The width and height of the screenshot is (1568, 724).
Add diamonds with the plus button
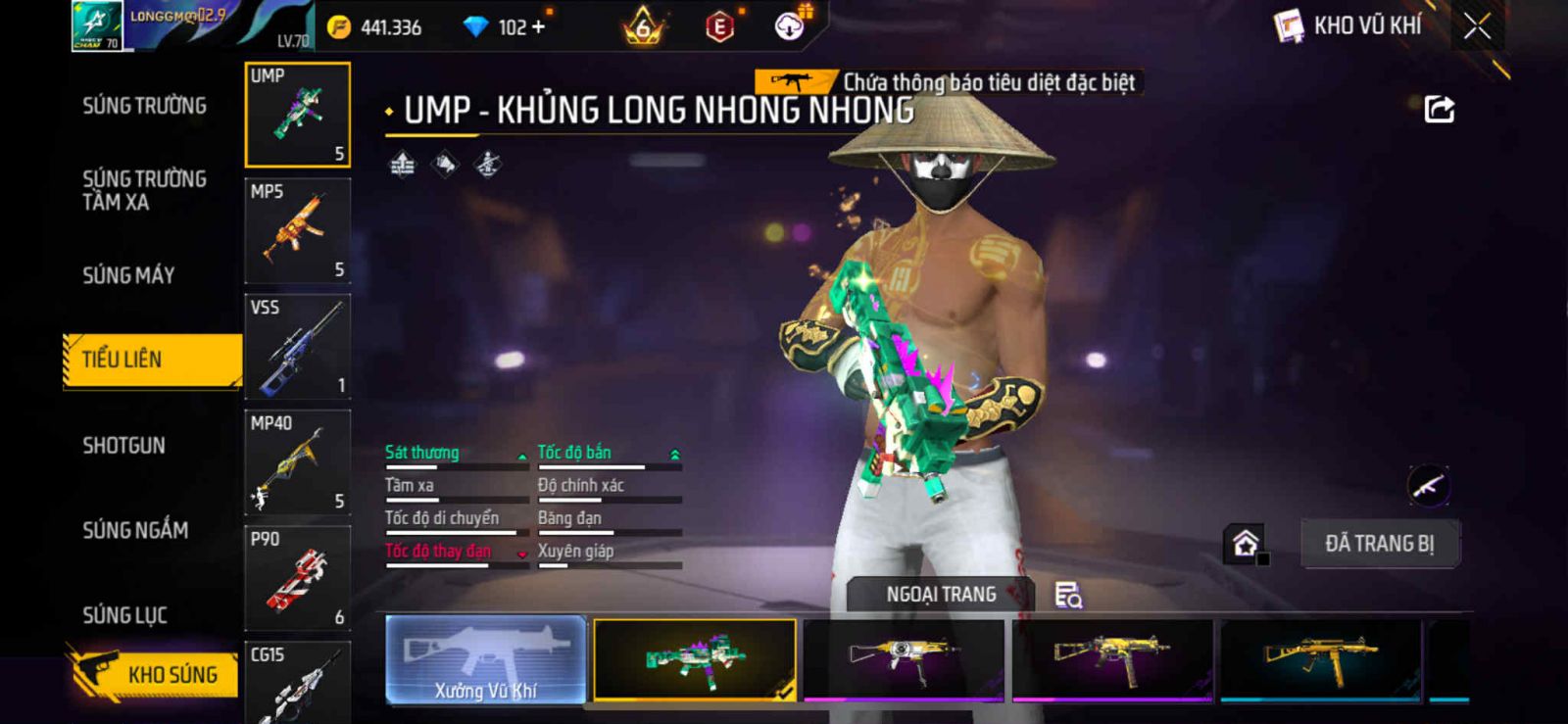(x=537, y=27)
